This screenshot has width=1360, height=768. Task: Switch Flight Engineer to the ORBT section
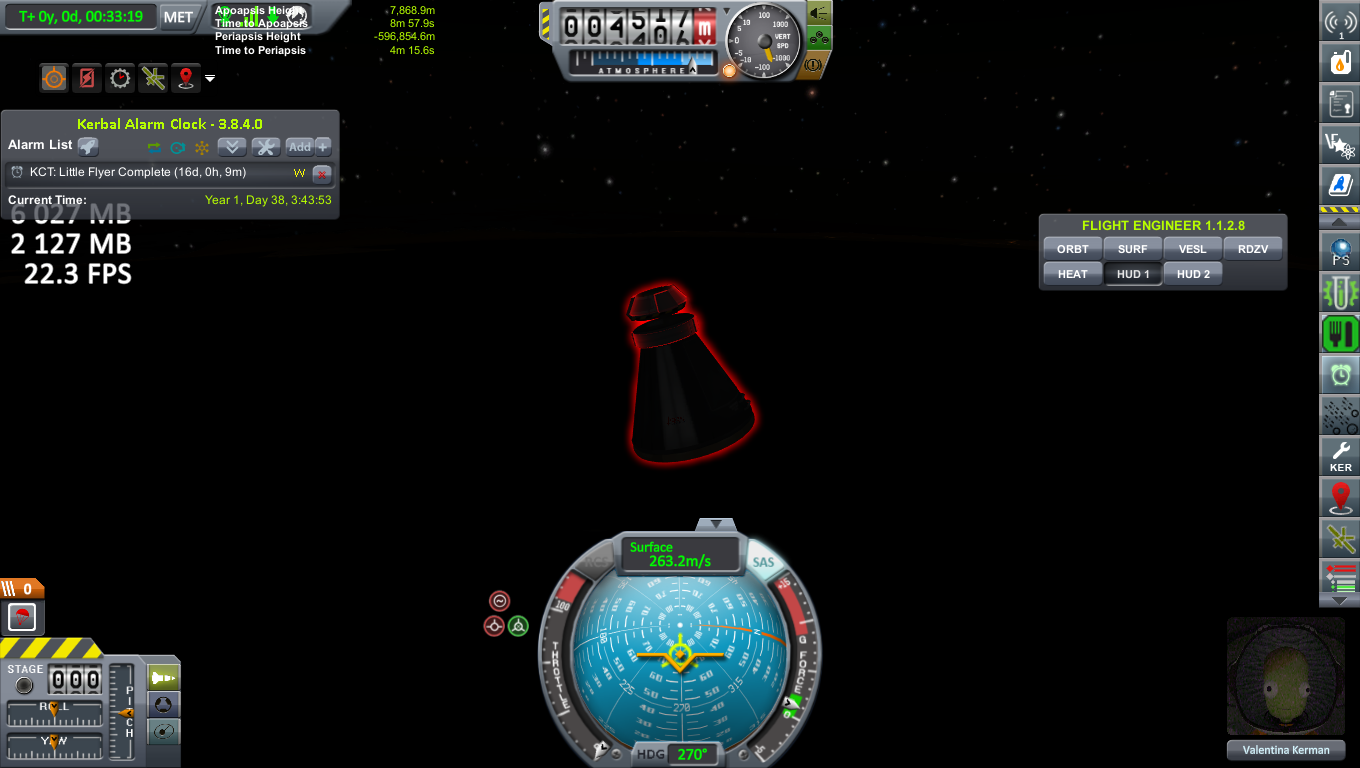(1073, 249)
